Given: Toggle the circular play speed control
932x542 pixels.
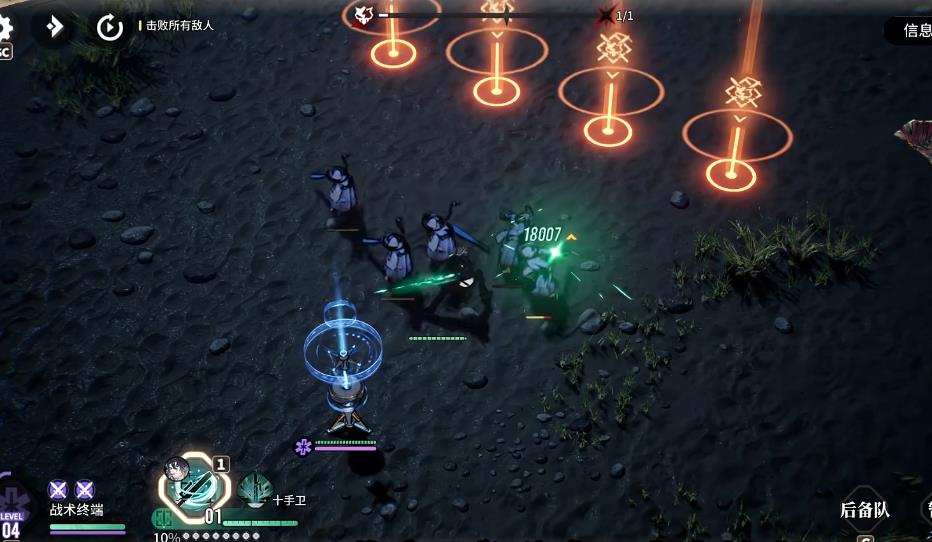Looking at the screenshot, I should coord(109,27).
